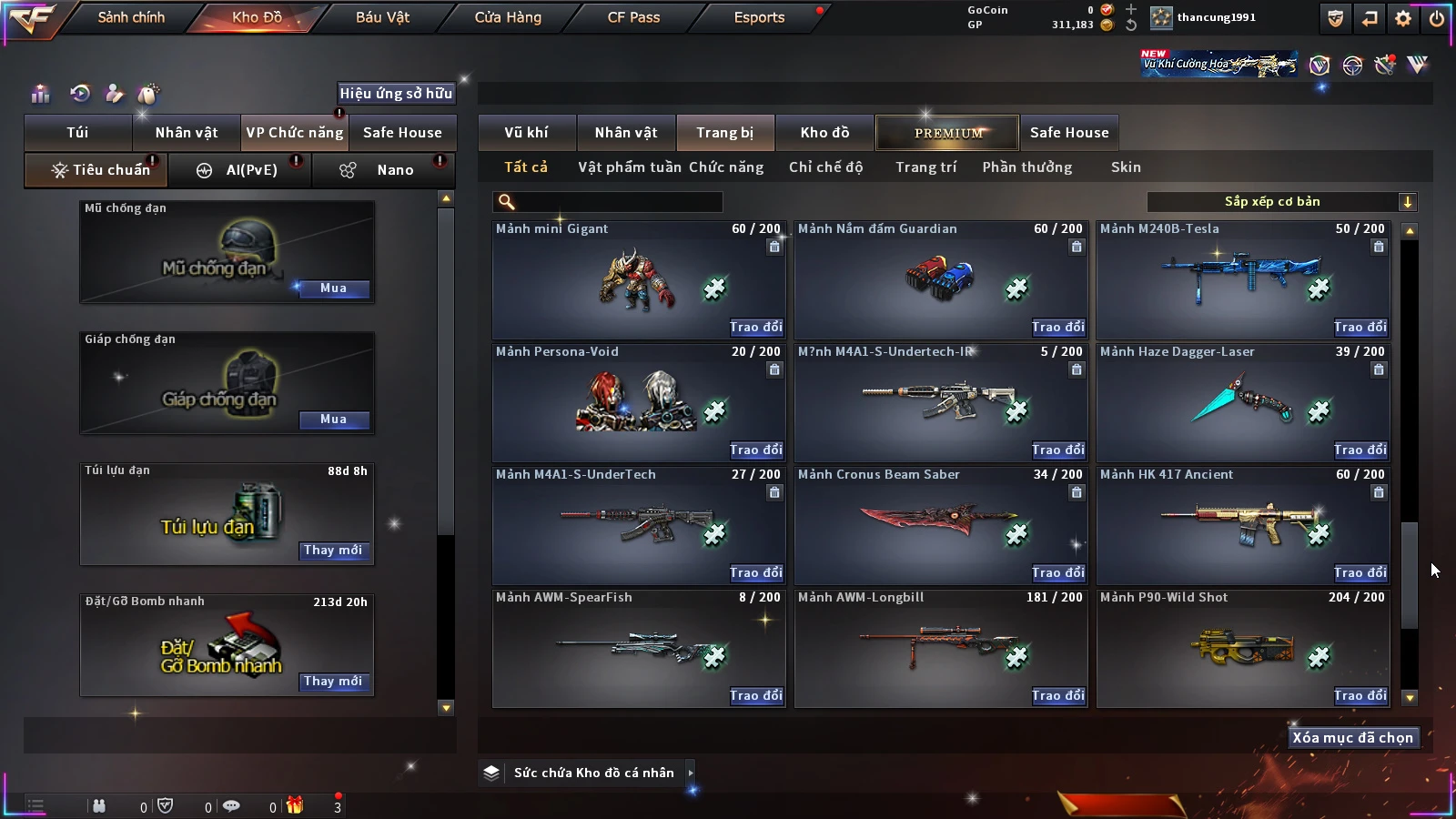Exchange the Mảnh mini Gigant fragment
The image size is (1456, 819).
755,327
